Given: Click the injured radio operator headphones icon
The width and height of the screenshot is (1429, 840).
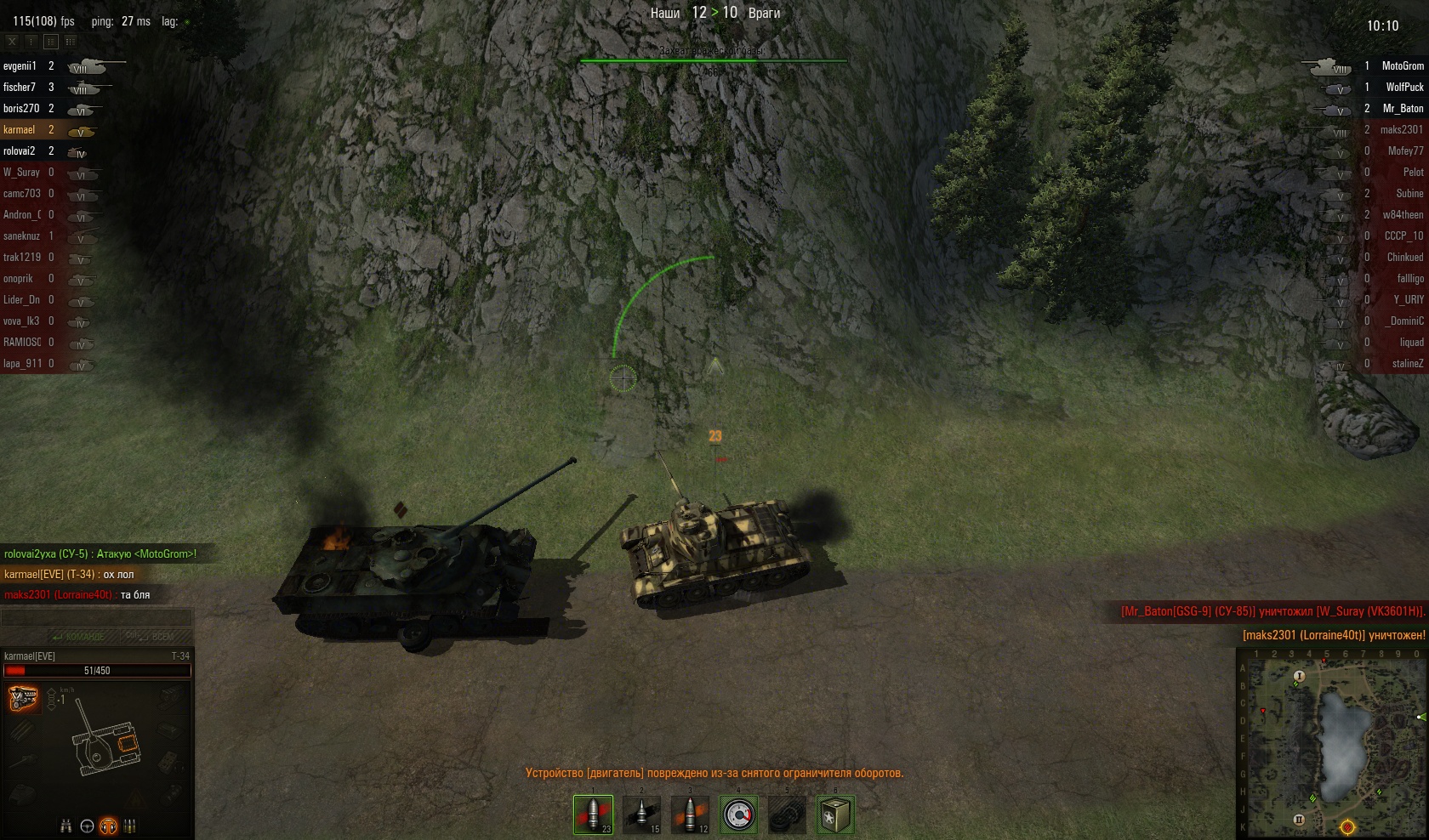Looking at the screenshot, I should point(108,826).
